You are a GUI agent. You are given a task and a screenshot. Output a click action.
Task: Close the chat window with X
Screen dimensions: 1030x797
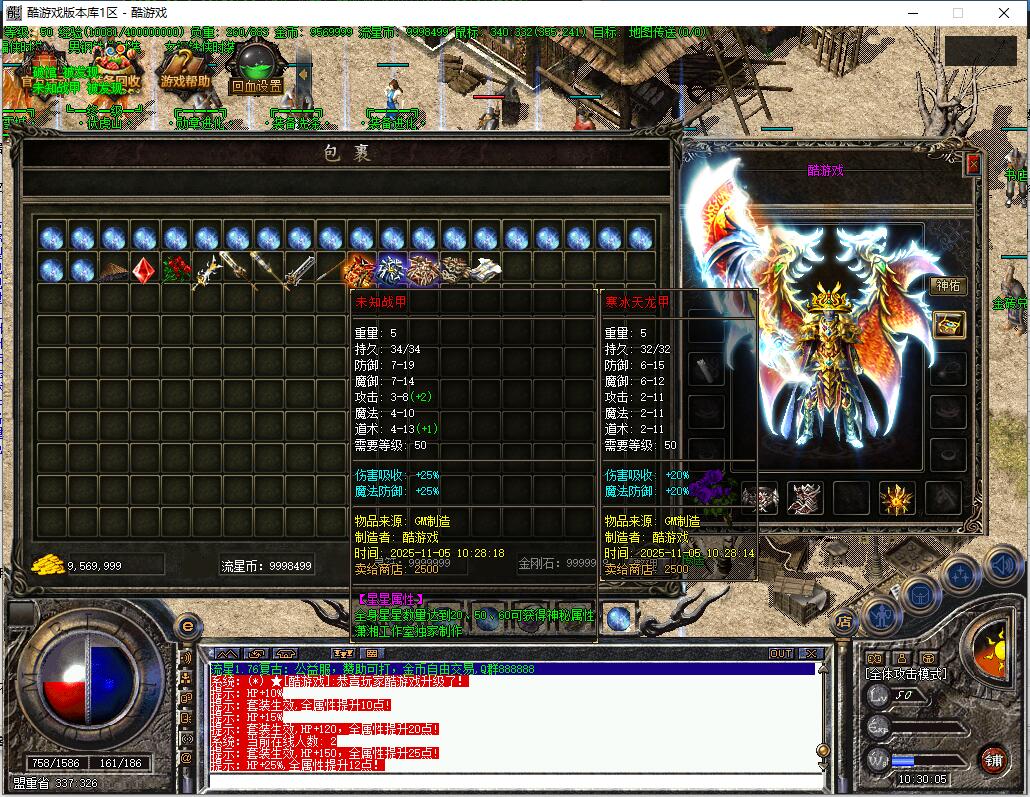811,654
